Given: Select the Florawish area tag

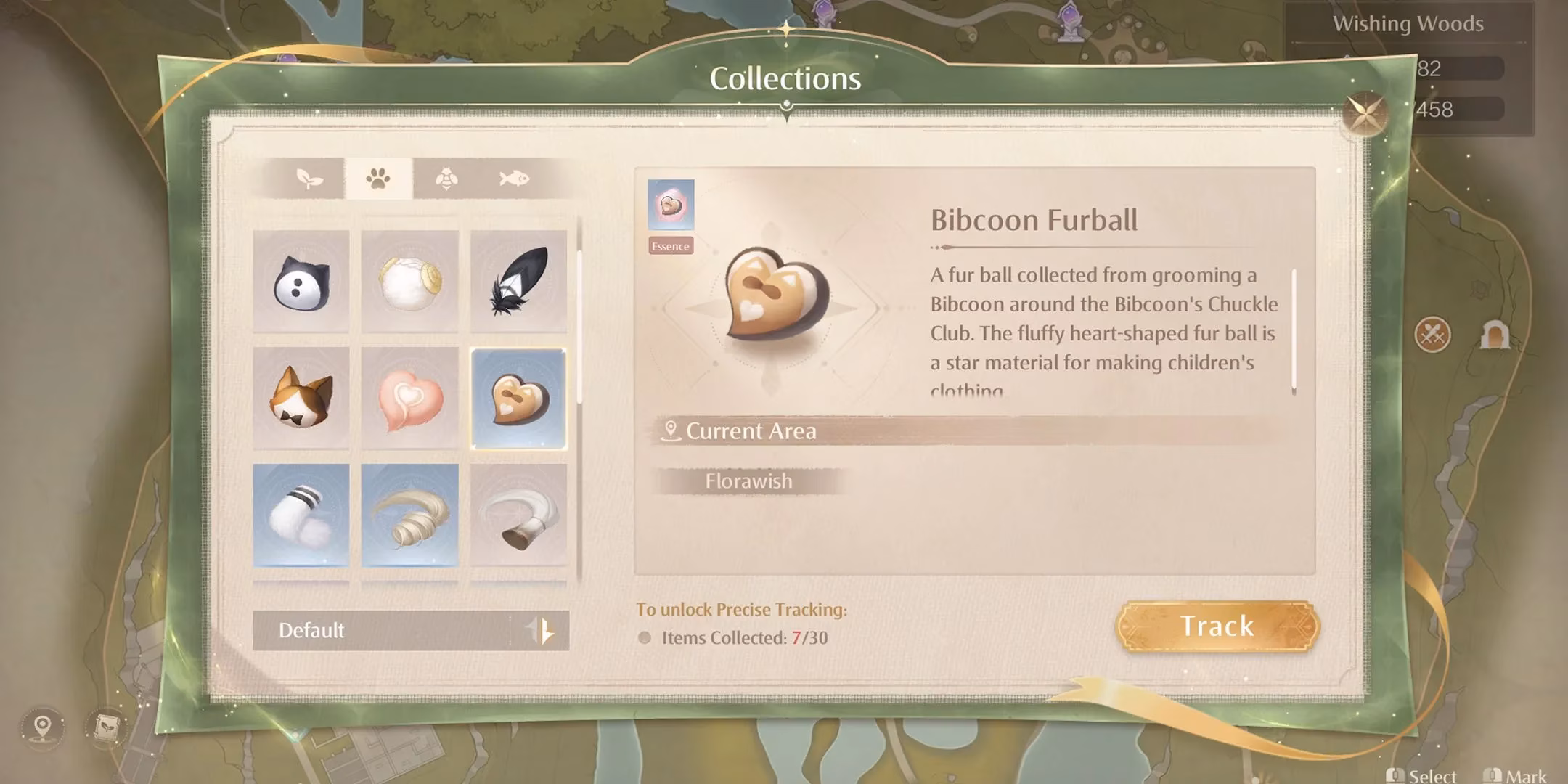Looking at the screenshot, I should click(x=748, y=481).
